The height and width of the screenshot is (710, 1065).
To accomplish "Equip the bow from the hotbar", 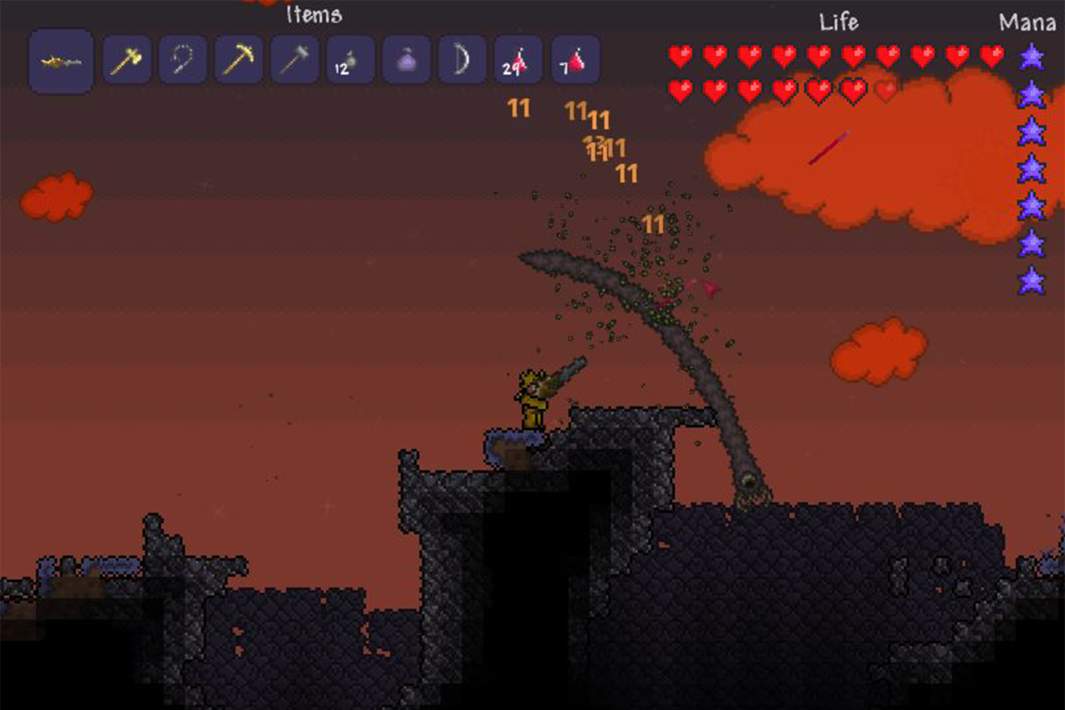I will (x=462, y=61).
